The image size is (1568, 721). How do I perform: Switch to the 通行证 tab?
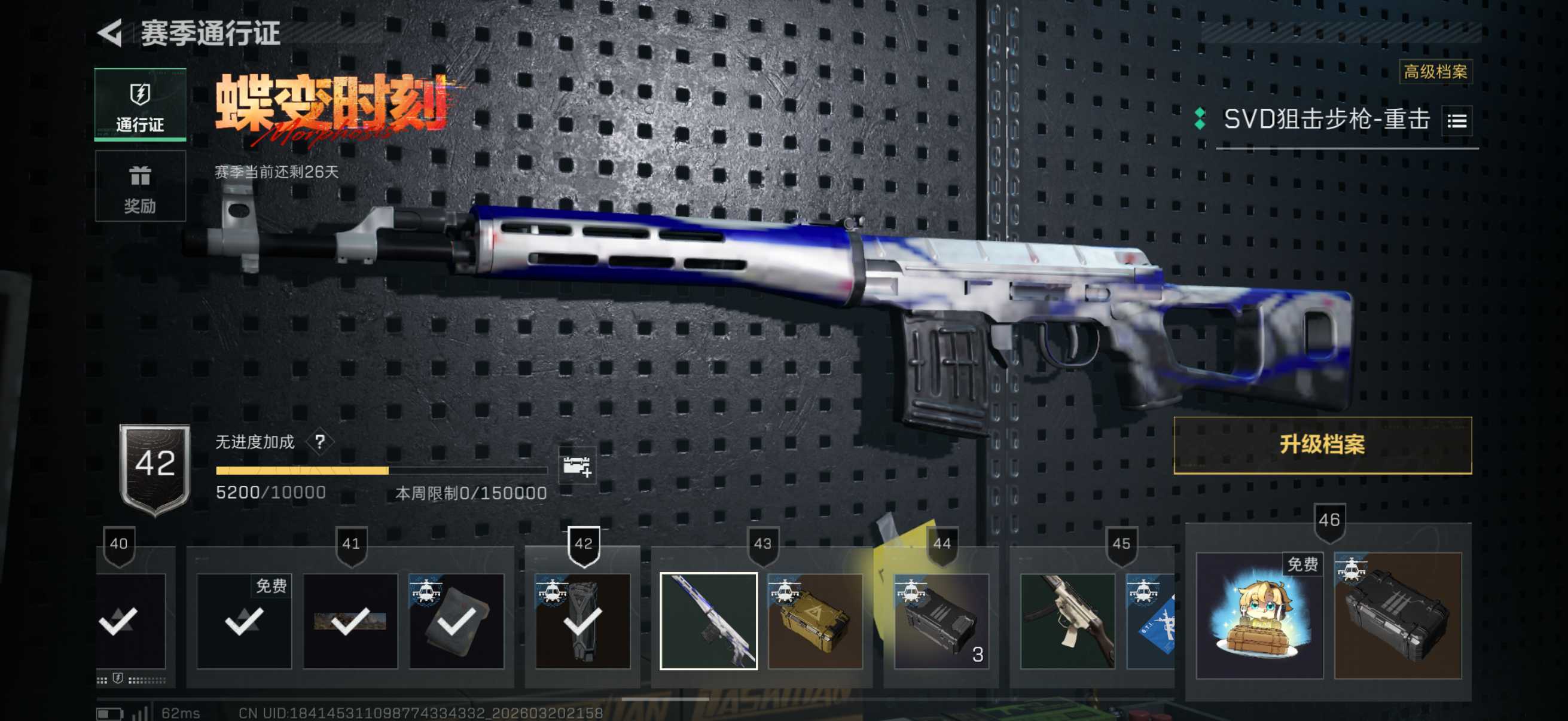pyautogui.click(x=140, y=105)
